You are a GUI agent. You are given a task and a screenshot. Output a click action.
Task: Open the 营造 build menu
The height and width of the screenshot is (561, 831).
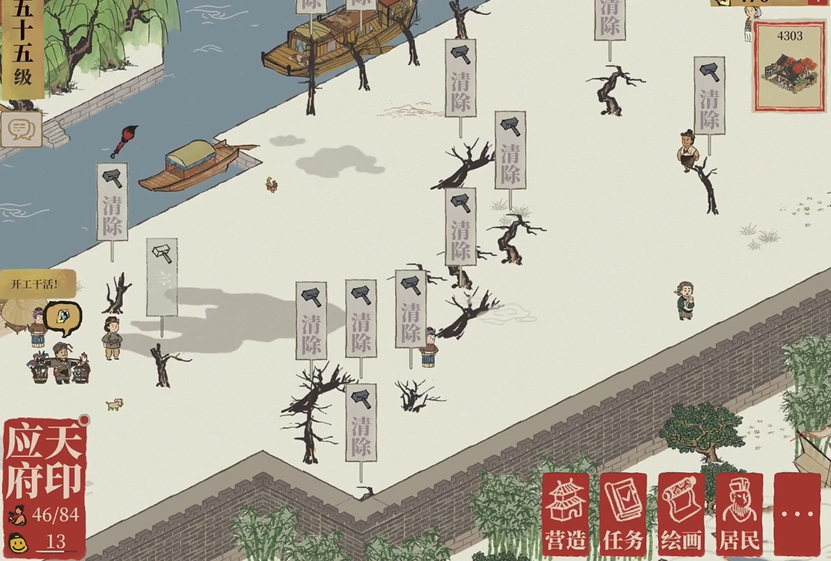click(565, 516)
